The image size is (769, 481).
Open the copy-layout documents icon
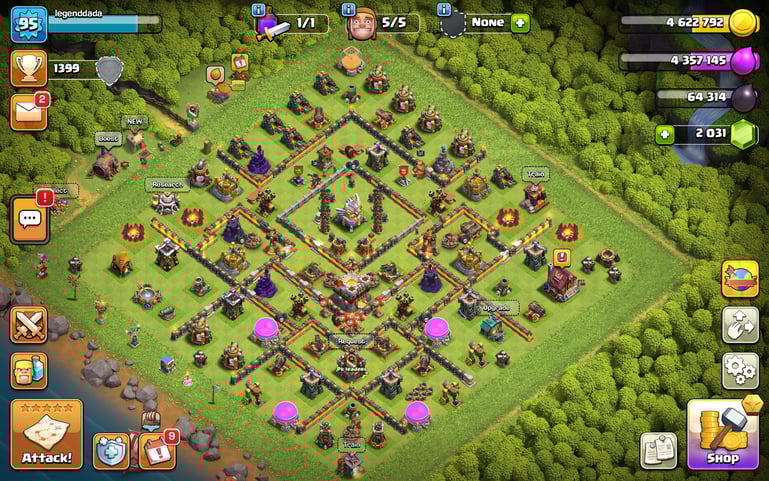pos(659,450)
